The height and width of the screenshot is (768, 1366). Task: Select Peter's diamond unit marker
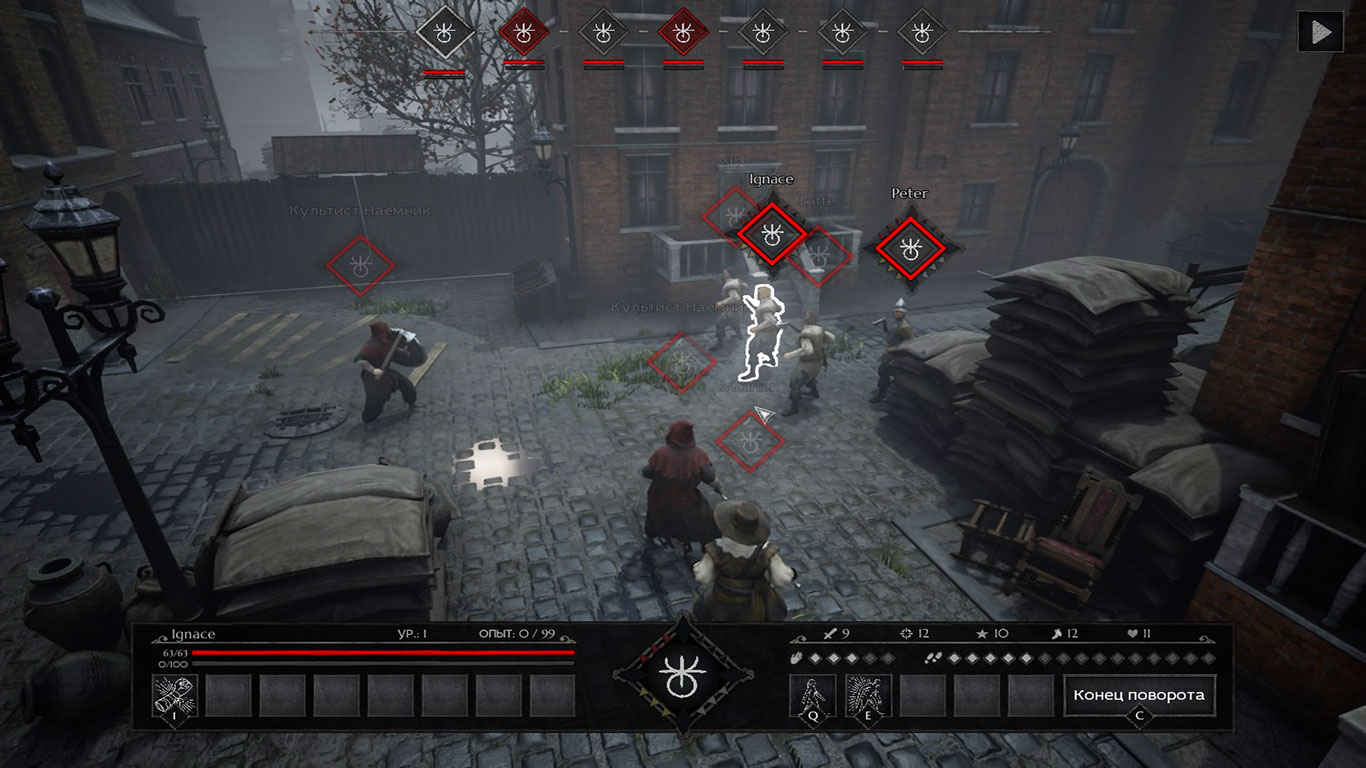(909, 248)
